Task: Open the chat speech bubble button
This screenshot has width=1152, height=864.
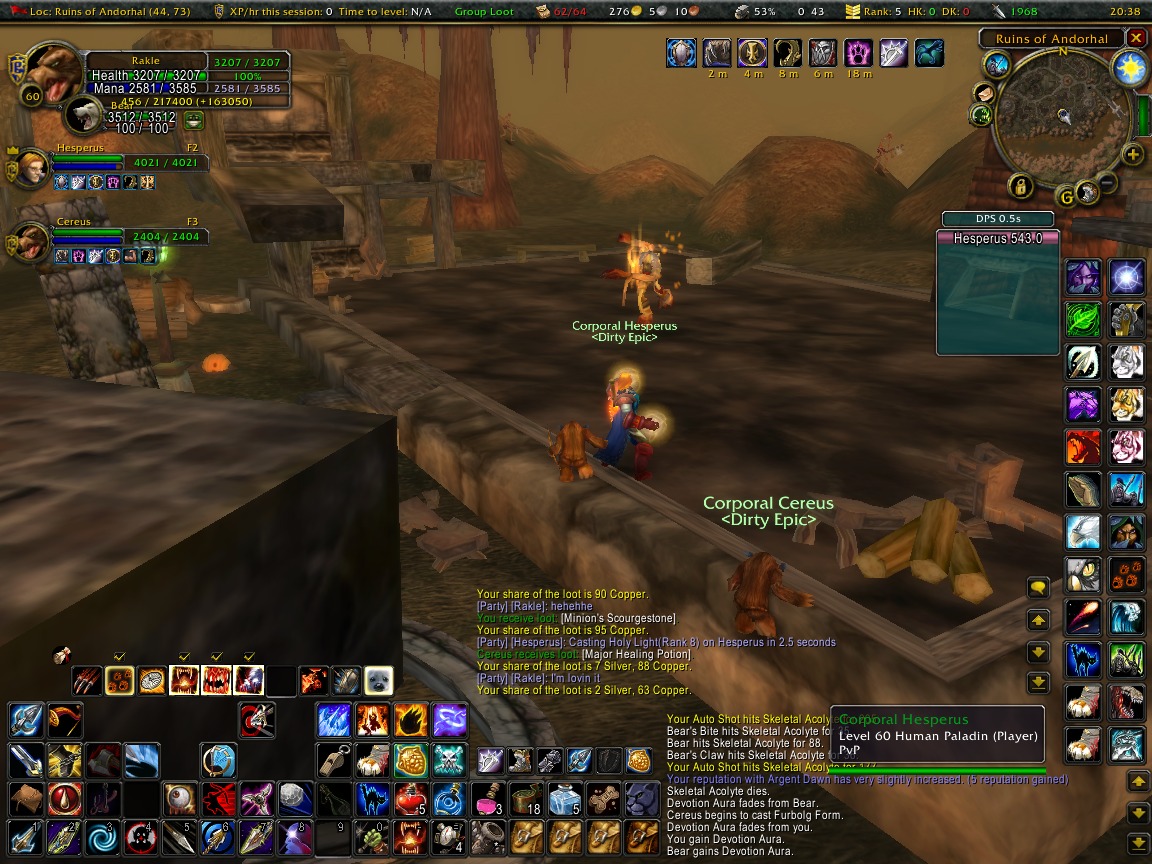Action: (1038, 589)
